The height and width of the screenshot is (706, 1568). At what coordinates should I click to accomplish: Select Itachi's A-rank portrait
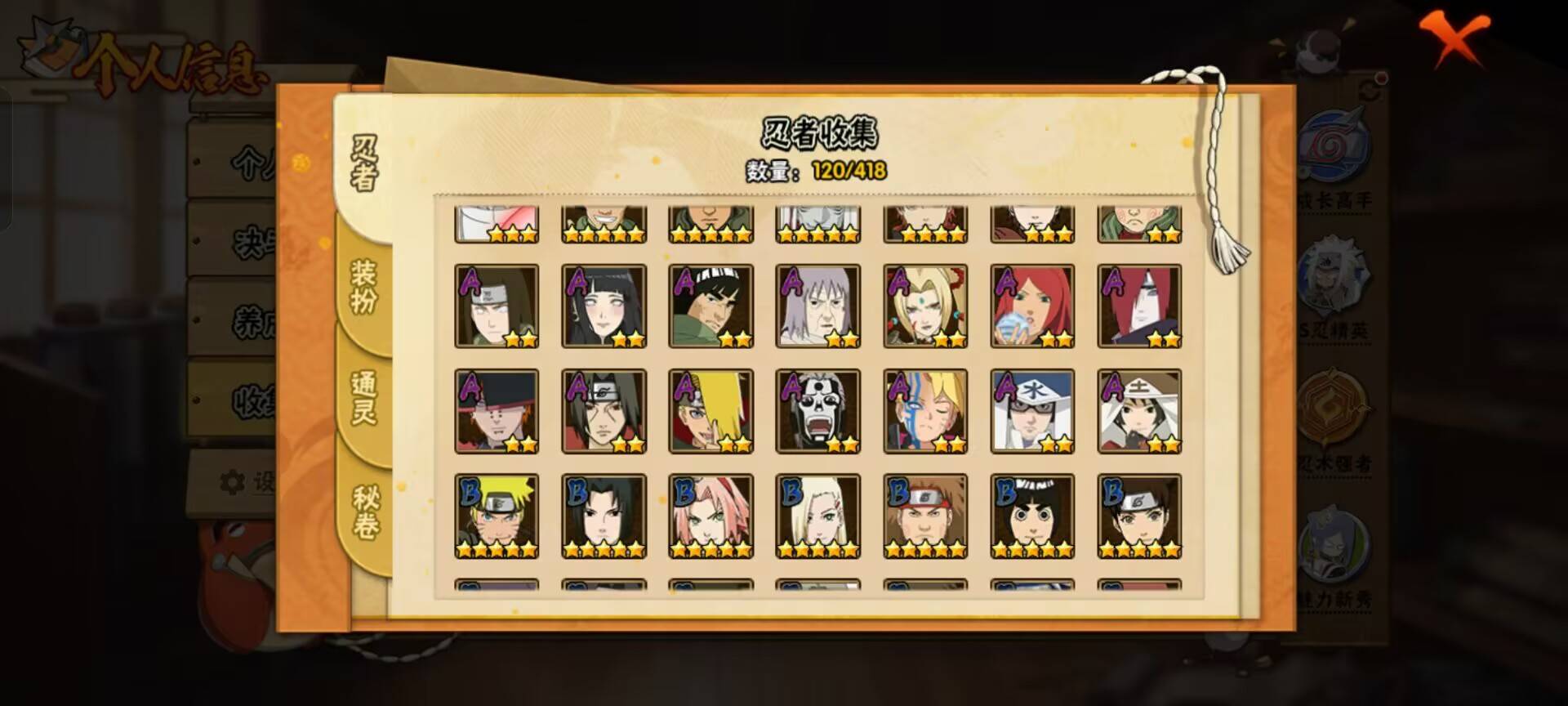point(604,410)
